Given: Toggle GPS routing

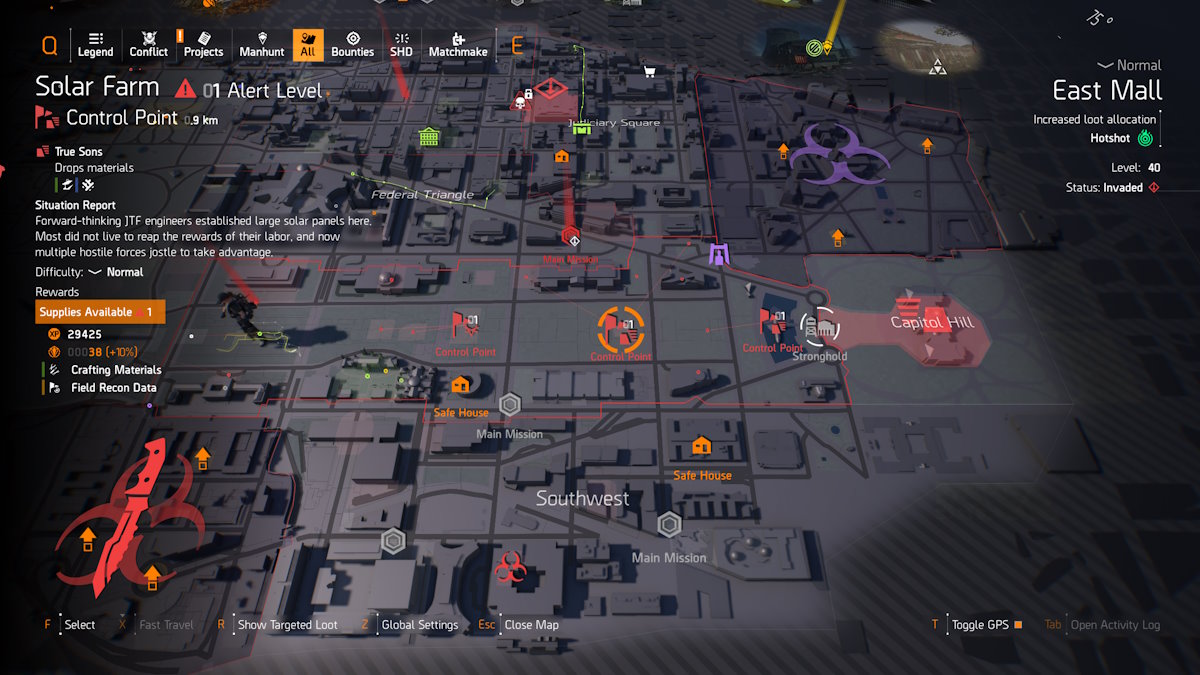Looking at the screenshot, I should (980, 625).
